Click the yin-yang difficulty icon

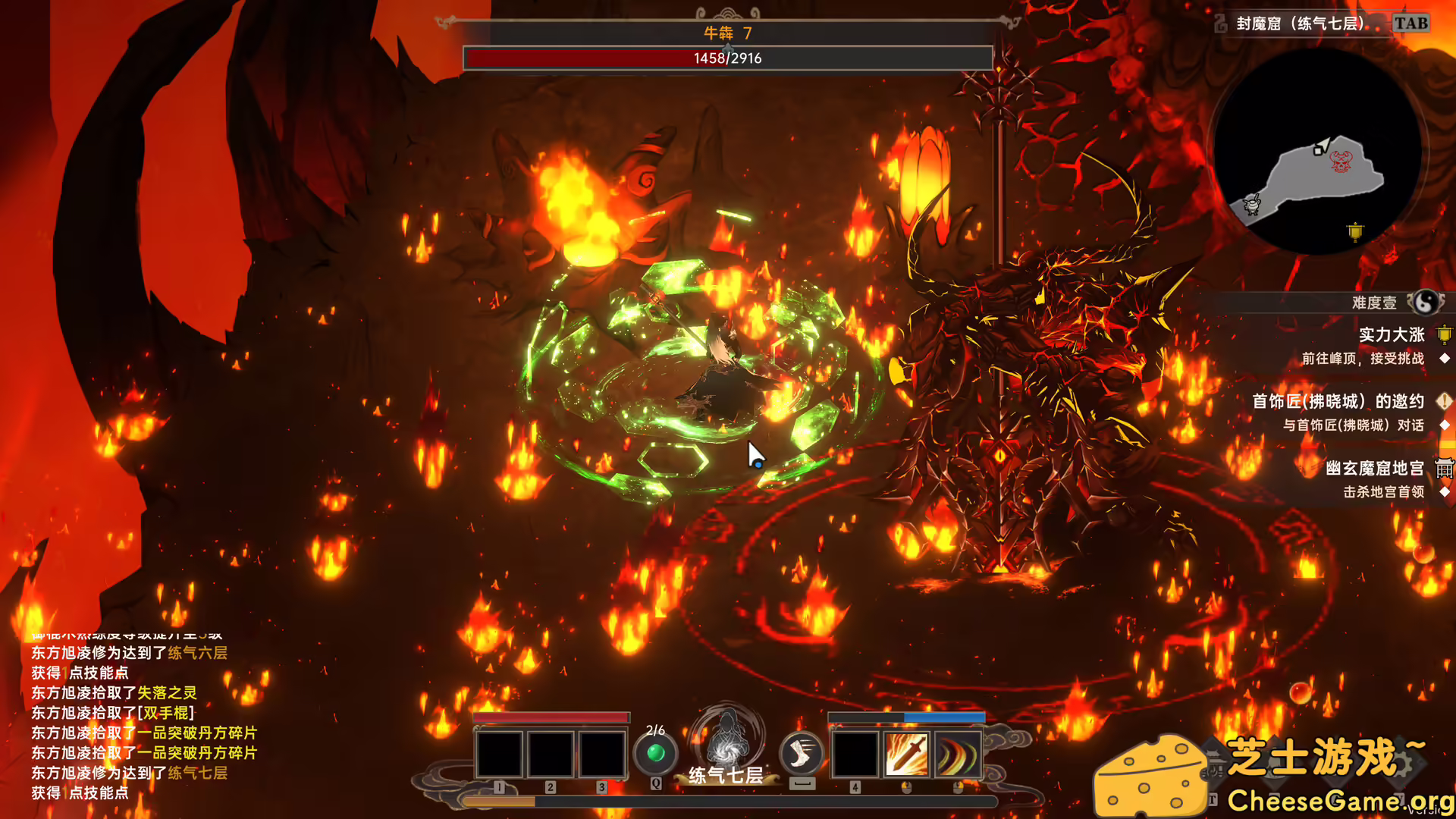click(x=1426, y=303)
